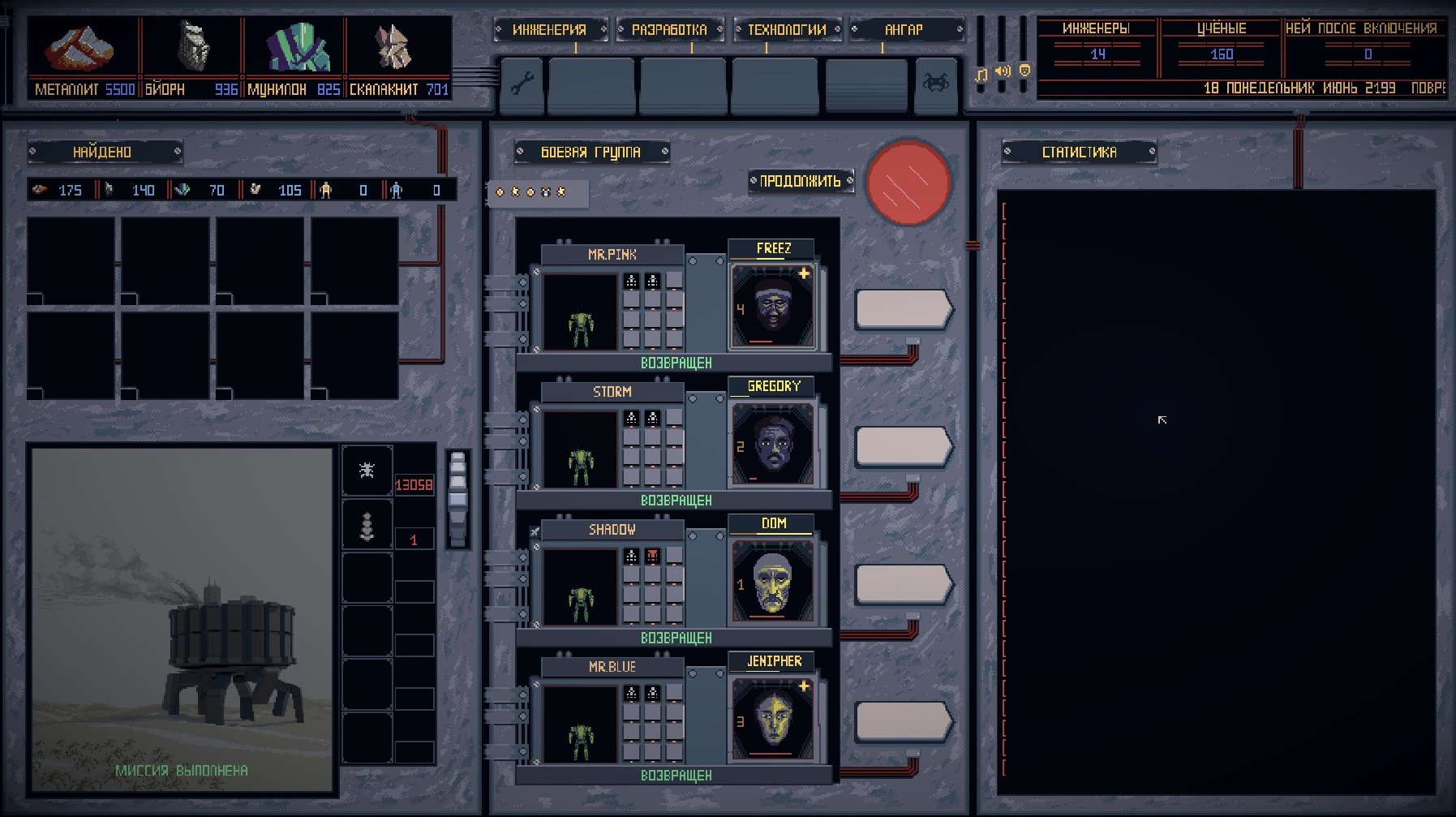Open the Инженерия tab
Viewport: 1456px width, 817px height.
click(550, 30)
